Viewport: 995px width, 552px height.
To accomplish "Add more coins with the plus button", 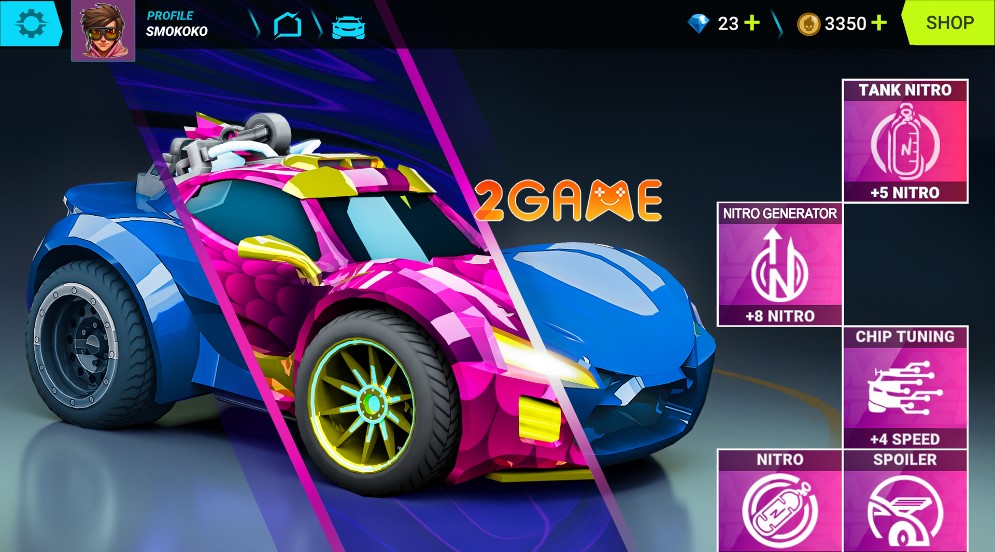I will (878, 23).
